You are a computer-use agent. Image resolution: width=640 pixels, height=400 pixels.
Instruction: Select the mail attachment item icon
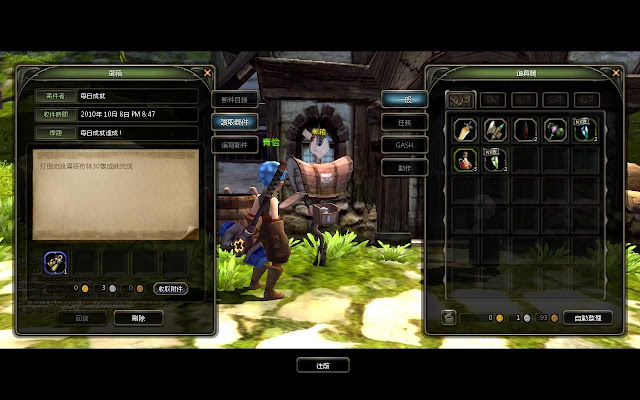(57, 262)
